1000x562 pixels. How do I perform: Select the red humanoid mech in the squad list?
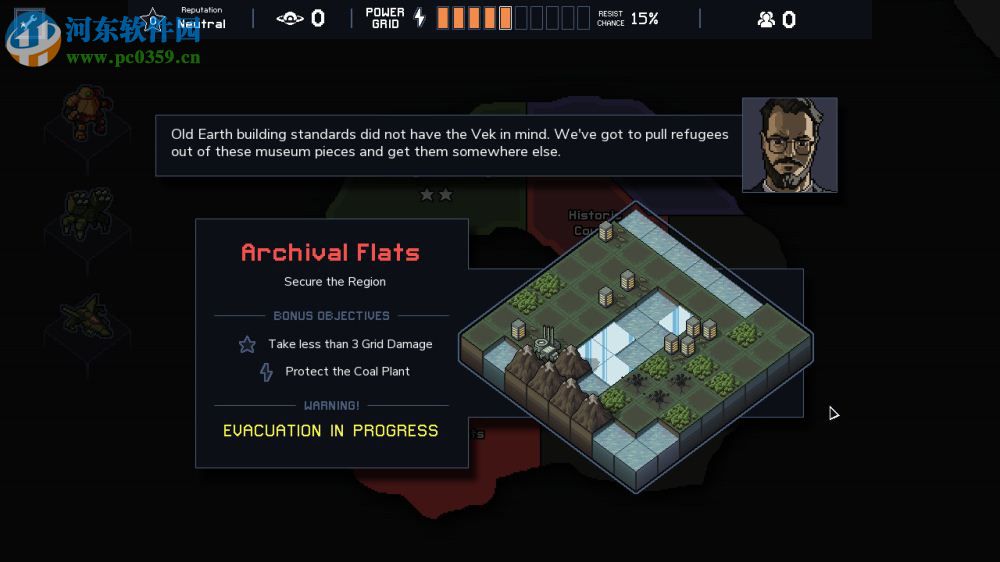pos(86,112)
